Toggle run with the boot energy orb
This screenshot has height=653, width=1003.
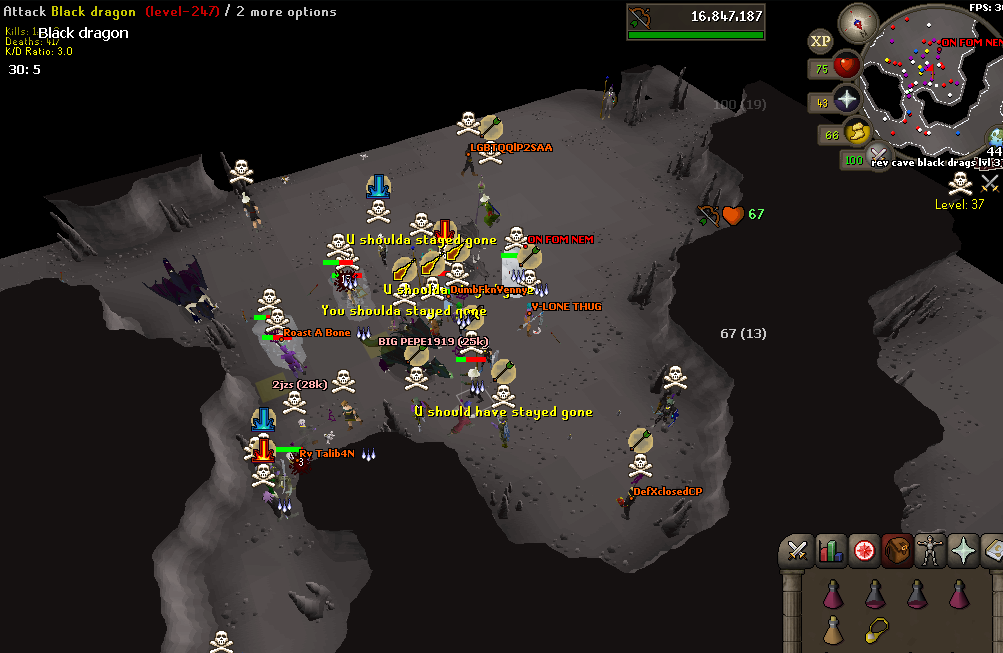[857, 132]
